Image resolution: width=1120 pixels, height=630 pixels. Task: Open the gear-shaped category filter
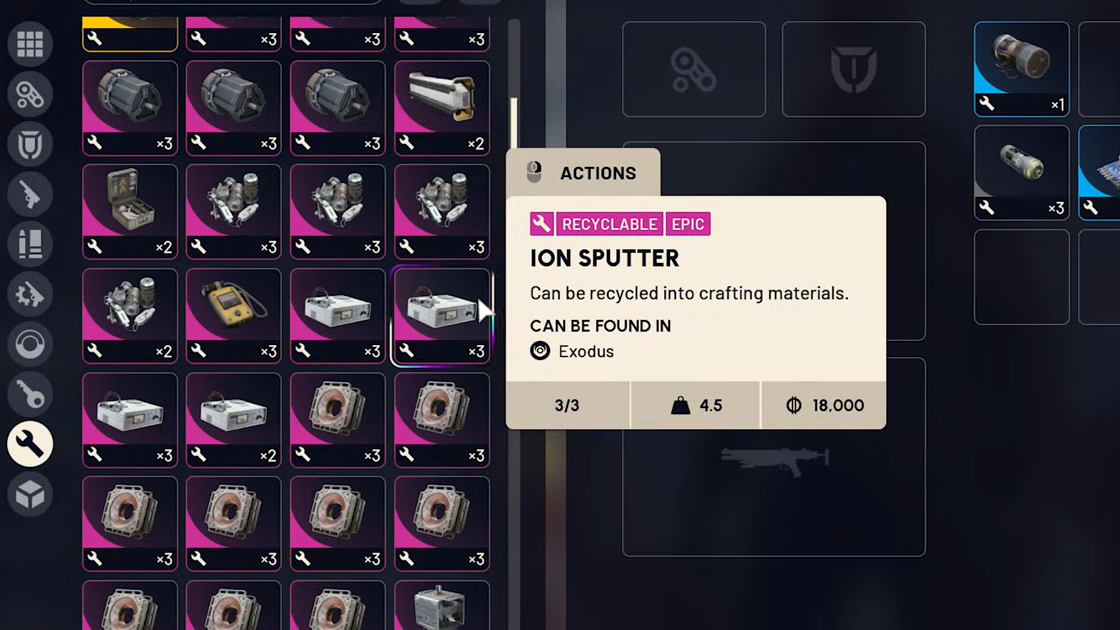point(30,295)
